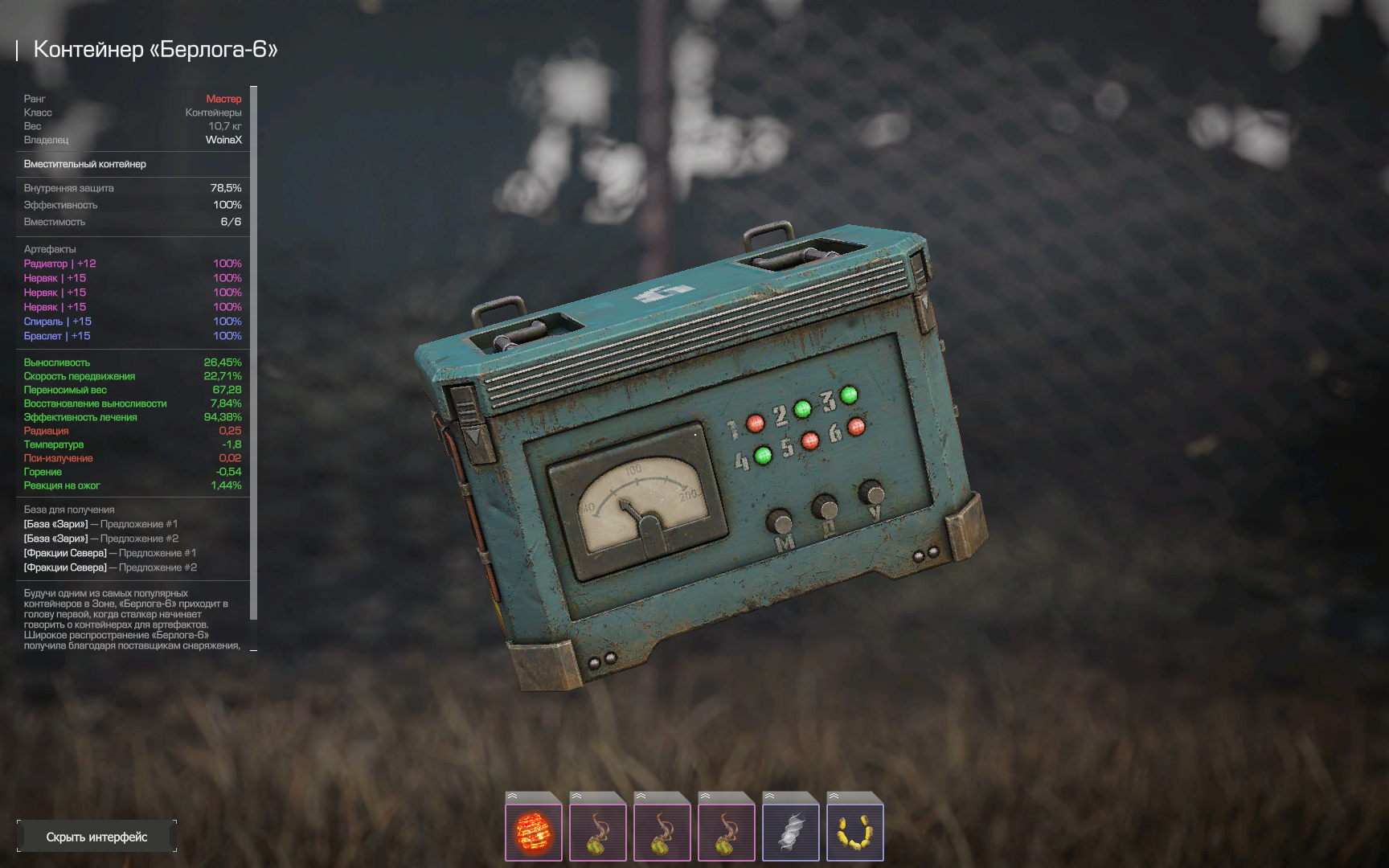Select the red Радиатор artifact slot
1389x868 pixels.
pyautogui.click(x=533, y=831)
